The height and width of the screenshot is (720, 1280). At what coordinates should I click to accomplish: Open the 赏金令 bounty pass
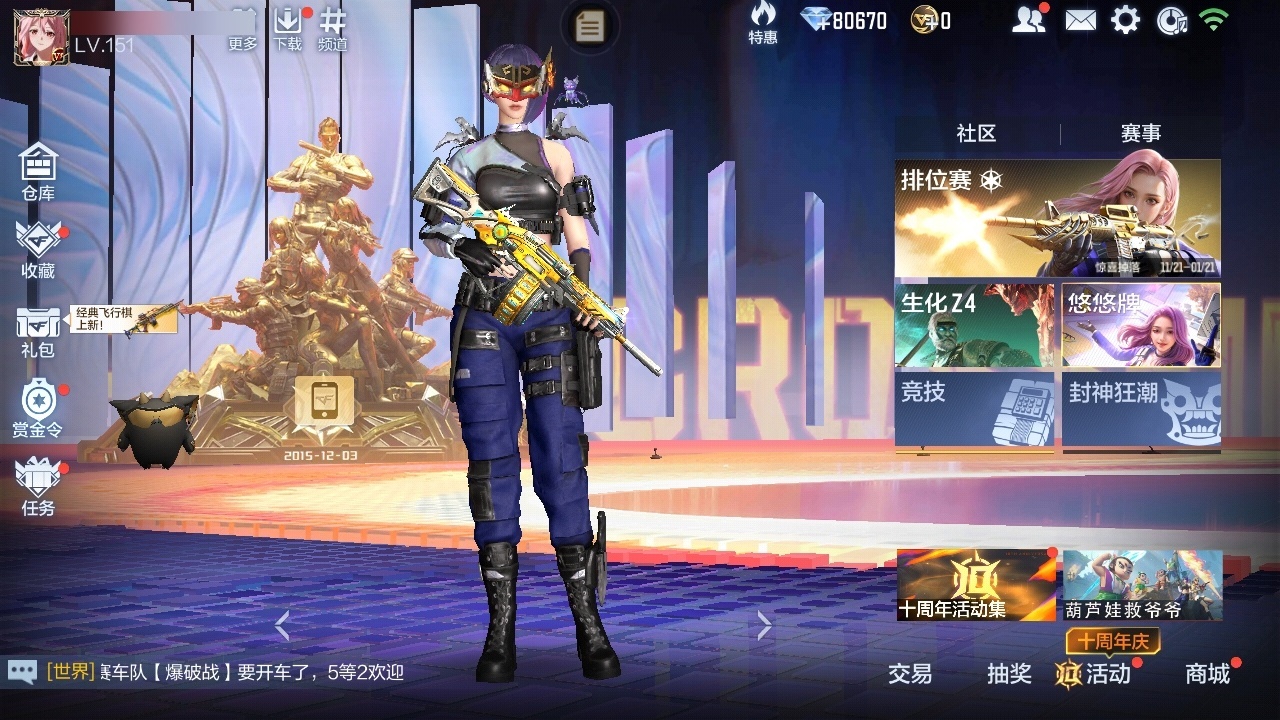tap(38, 408)
